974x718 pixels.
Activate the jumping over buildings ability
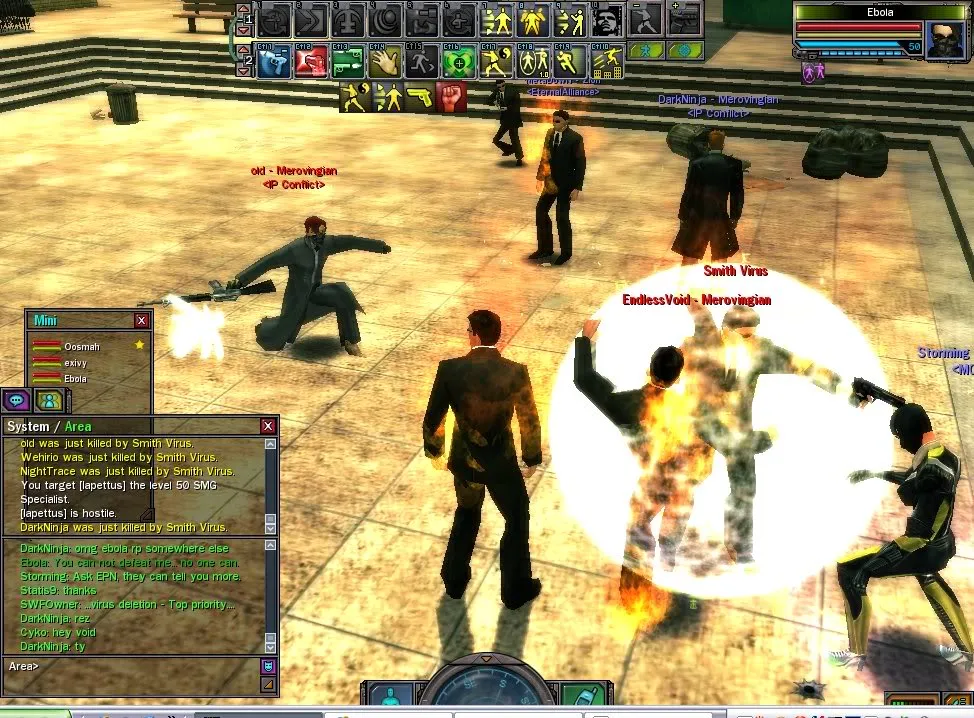click(x=604, y=62)
